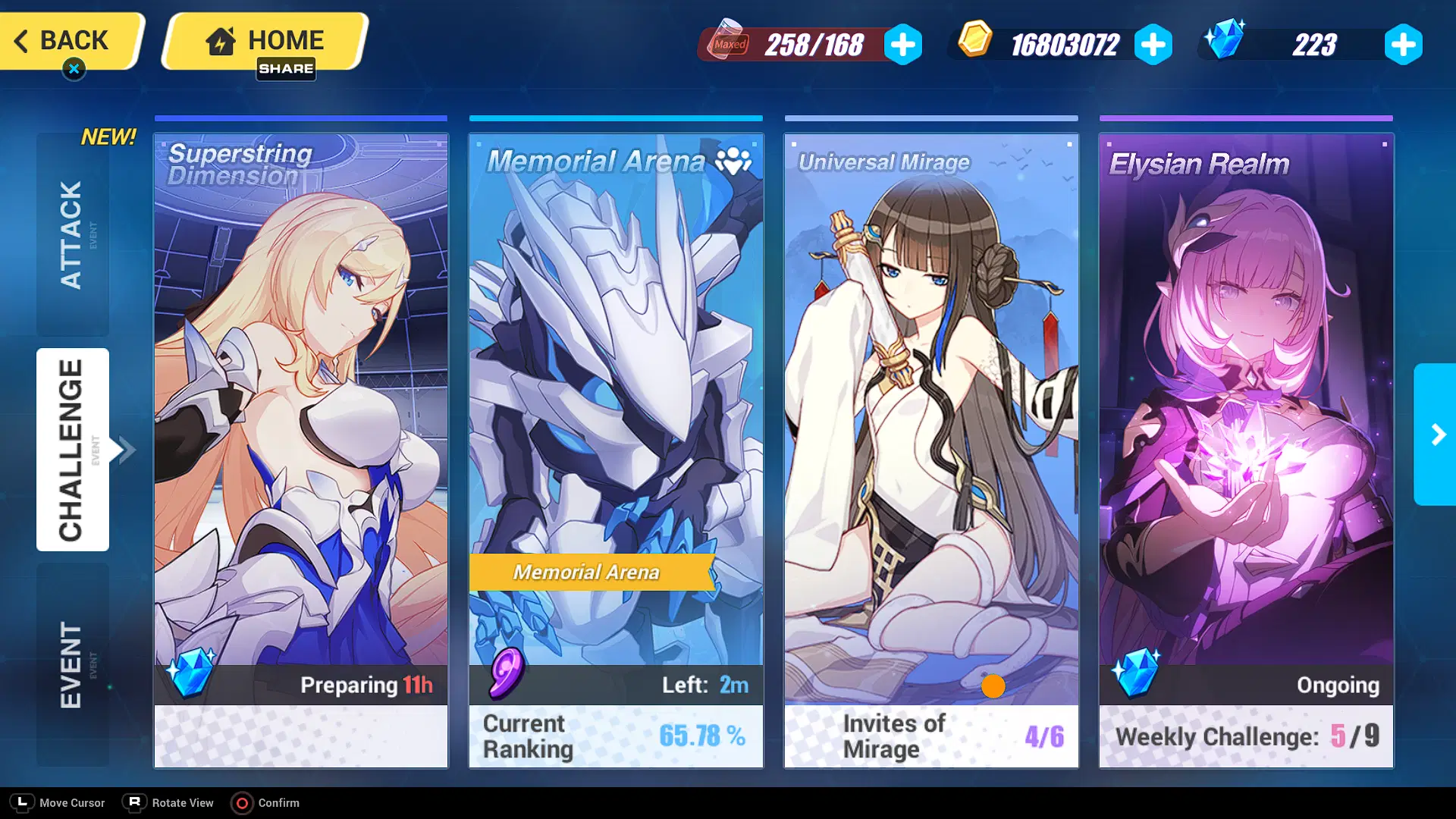Switch to the ATTACK tab
Viewport: 1456px width, 819px height.
pyautogui.click(x=73, y=231)
